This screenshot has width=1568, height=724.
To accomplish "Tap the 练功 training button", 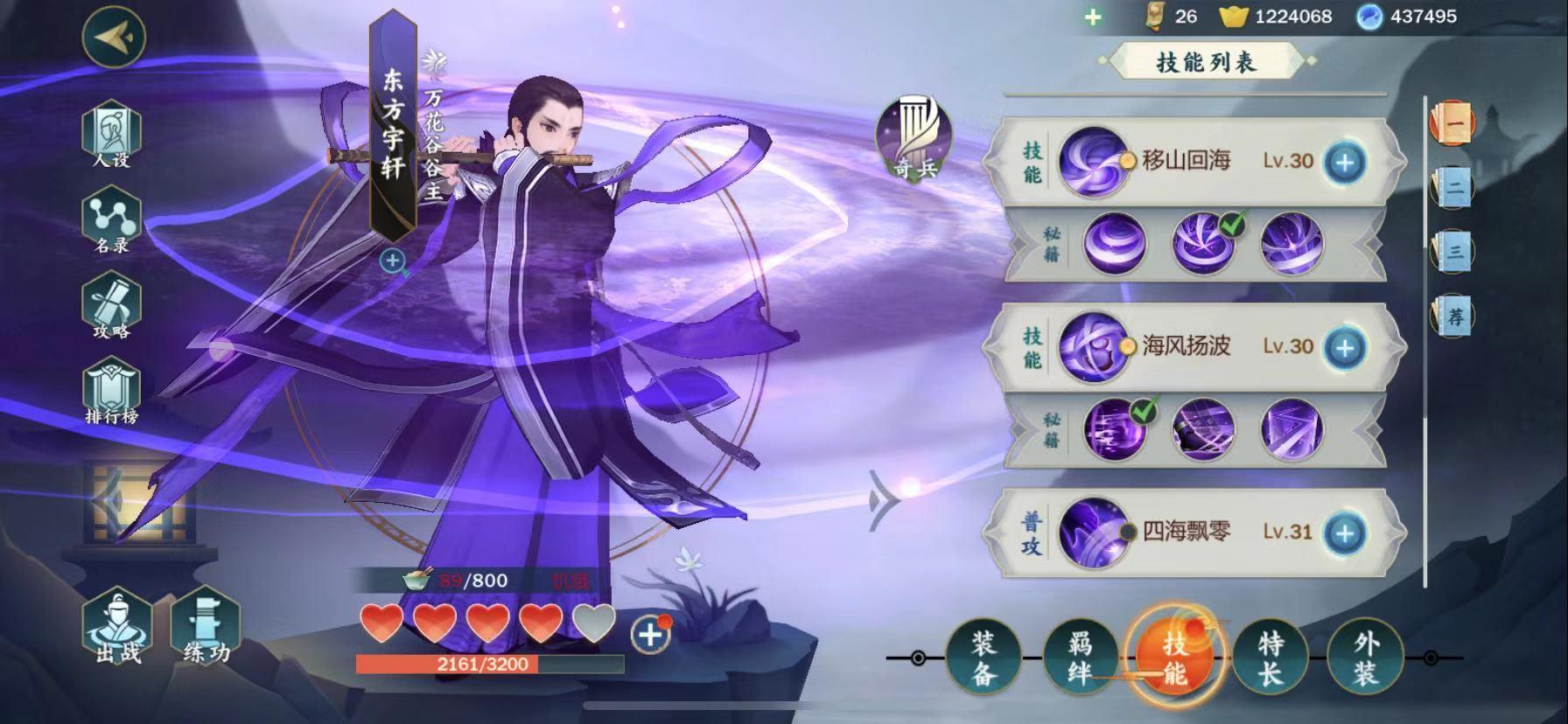I will click(206, 630).
